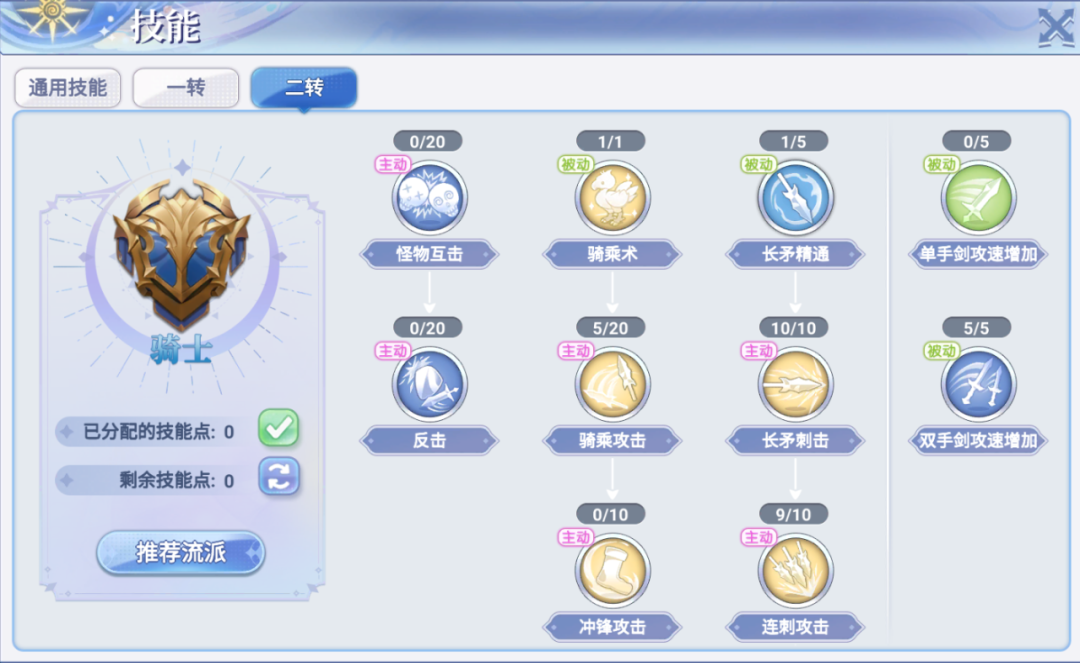
Task: Select the 单手剑攻速增加 passive skill
Action: 978,198
